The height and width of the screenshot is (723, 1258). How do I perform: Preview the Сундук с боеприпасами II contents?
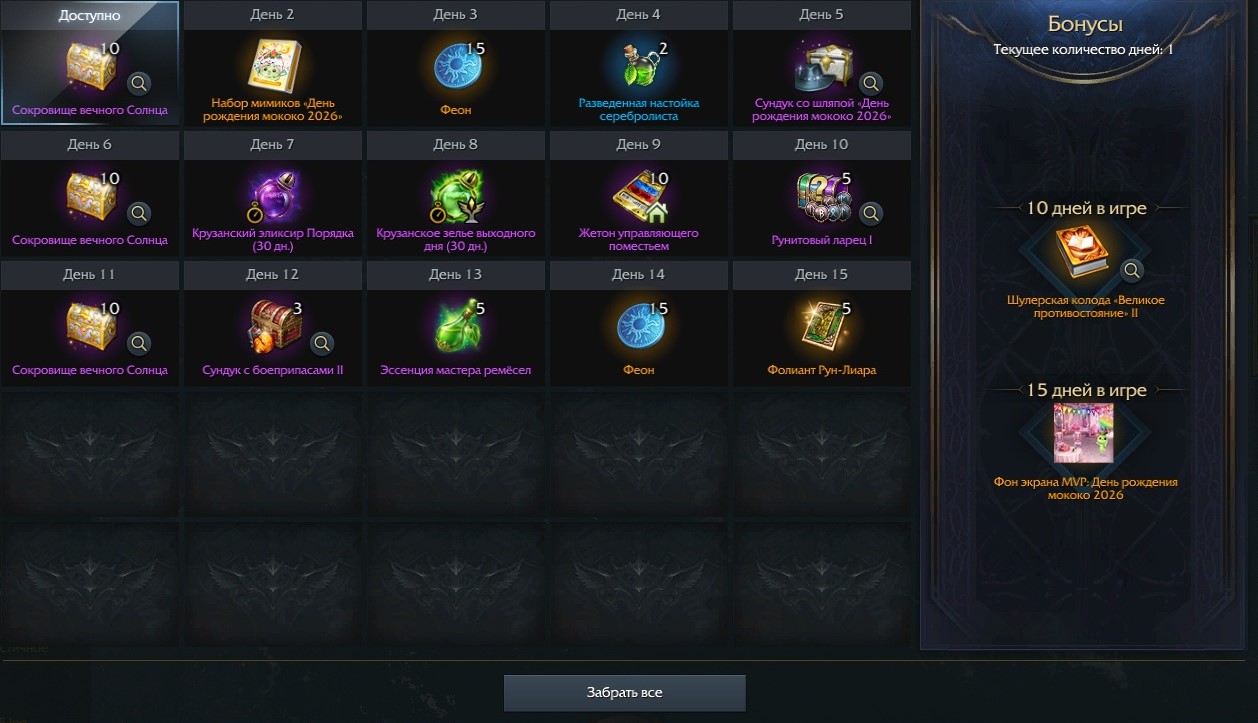(322, 343)
